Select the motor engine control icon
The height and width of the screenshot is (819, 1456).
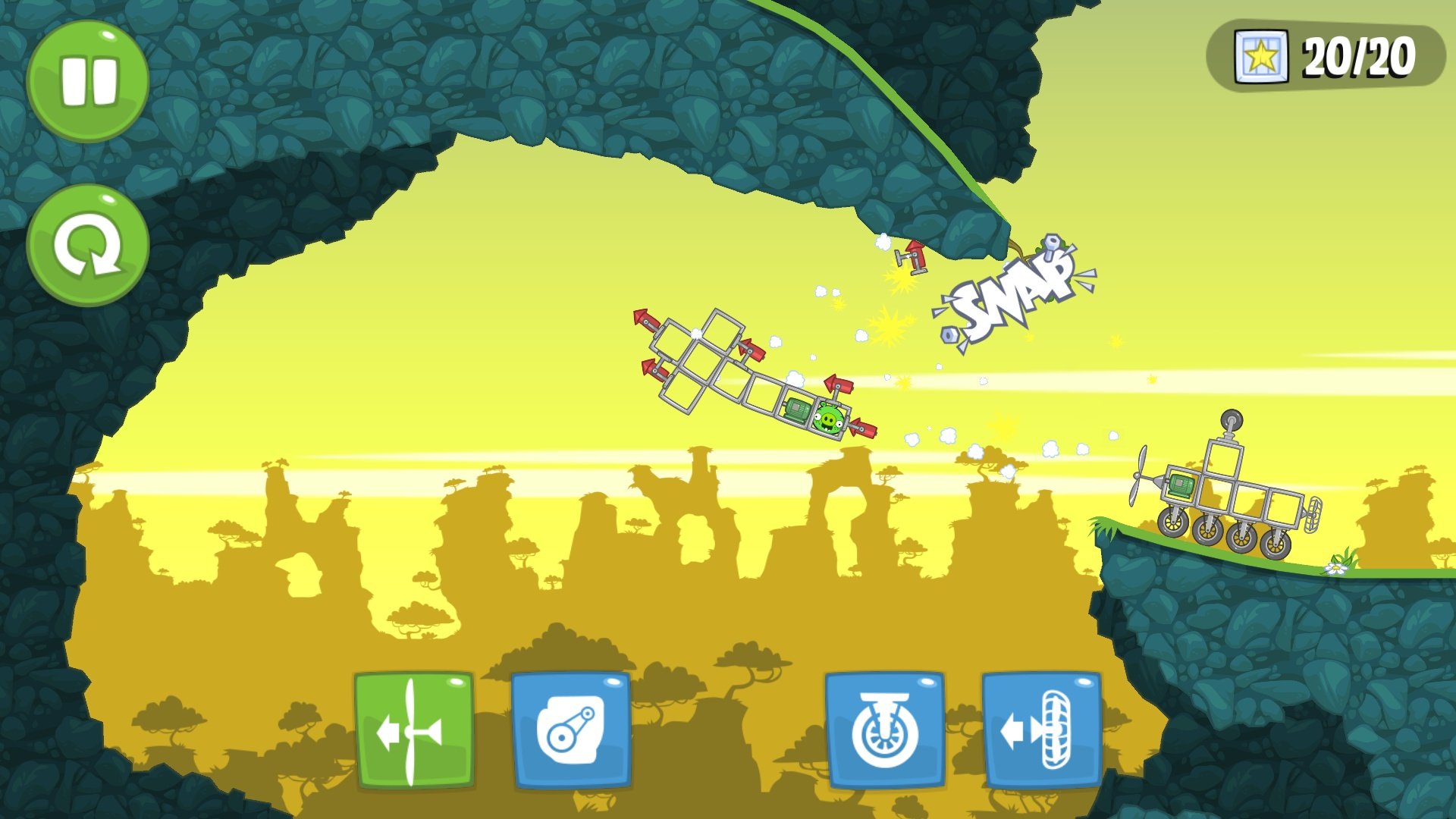click(571, 730)
